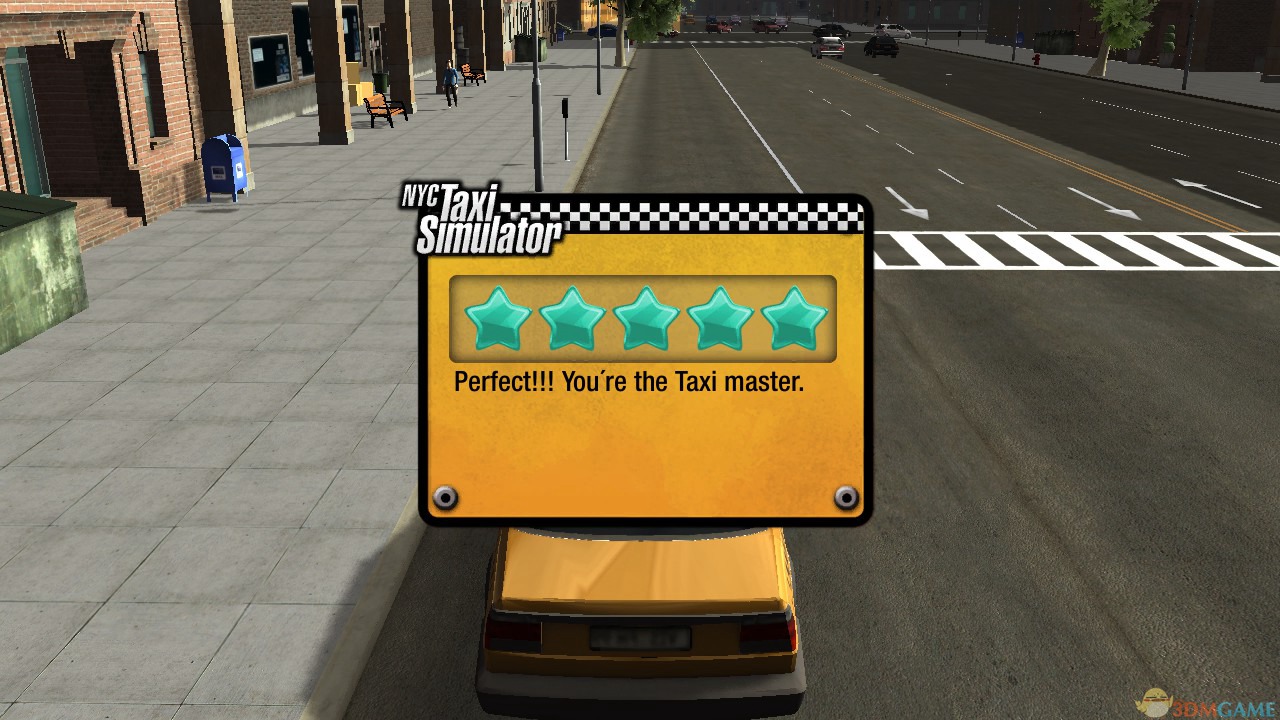
Task: Click the fourth teal star icon
Action: [721, 318]
